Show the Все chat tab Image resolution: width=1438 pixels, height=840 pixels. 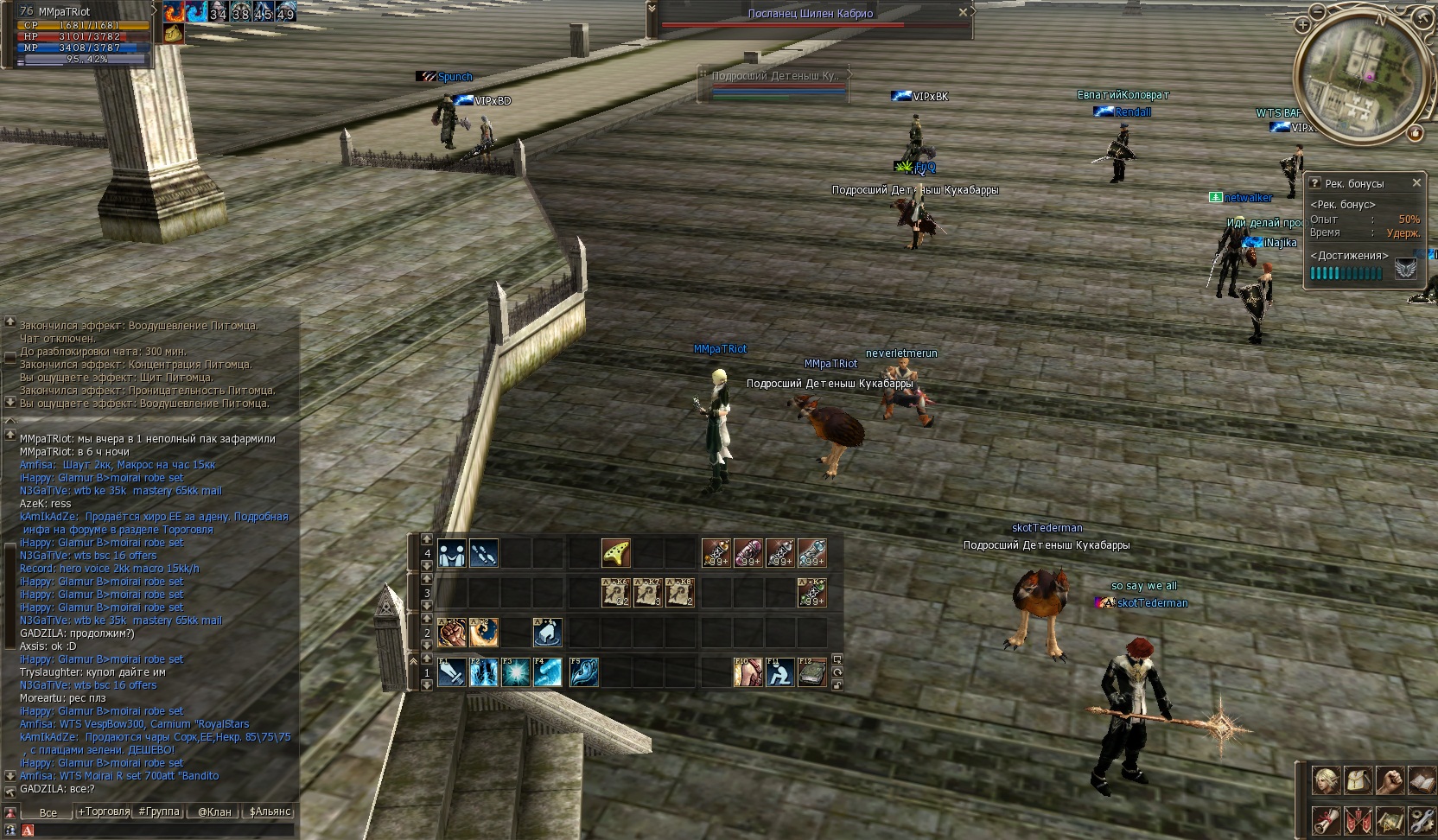pyautogui.click(x=48, y=812)
